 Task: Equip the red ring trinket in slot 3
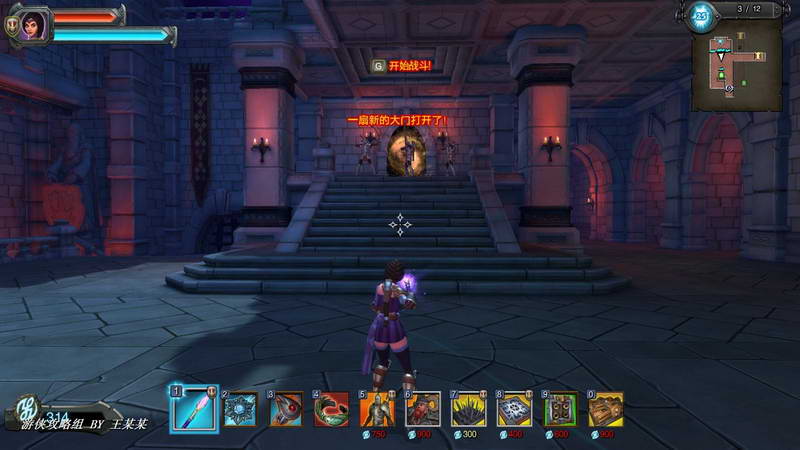coord(287,409)
